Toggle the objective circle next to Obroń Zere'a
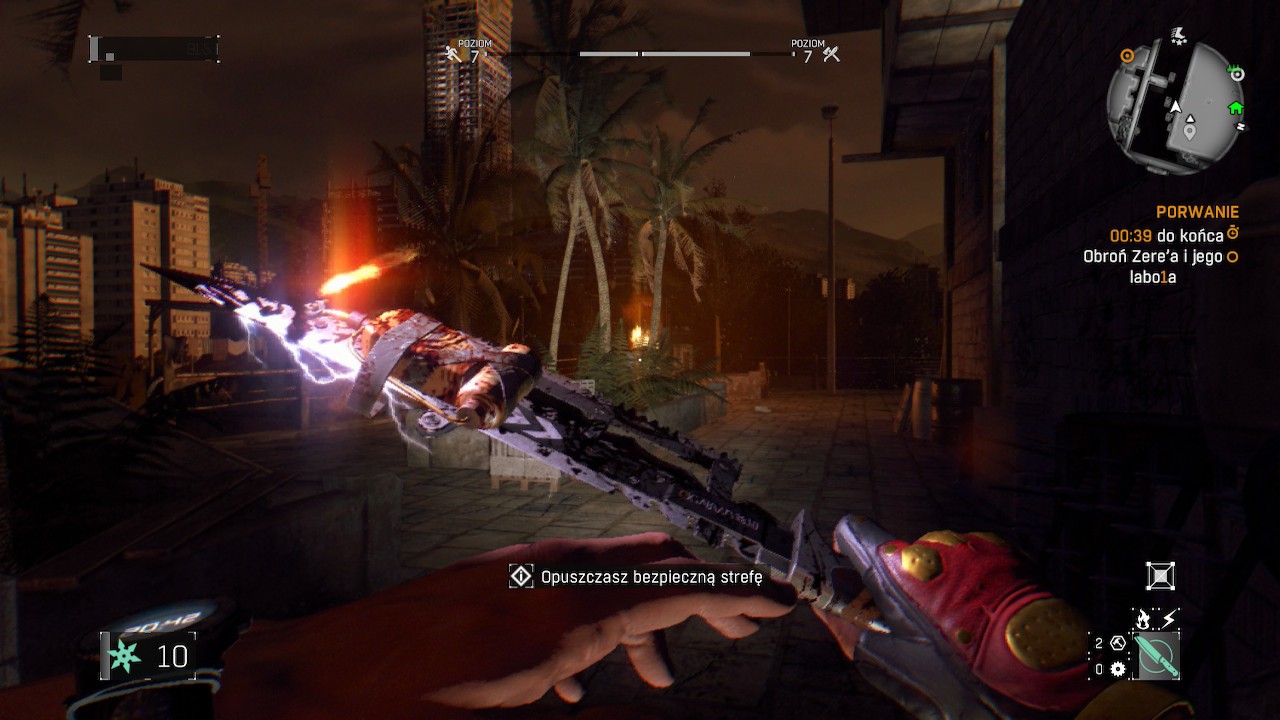Screen dimensions: 1280x720 click(x=1232, y=257)
